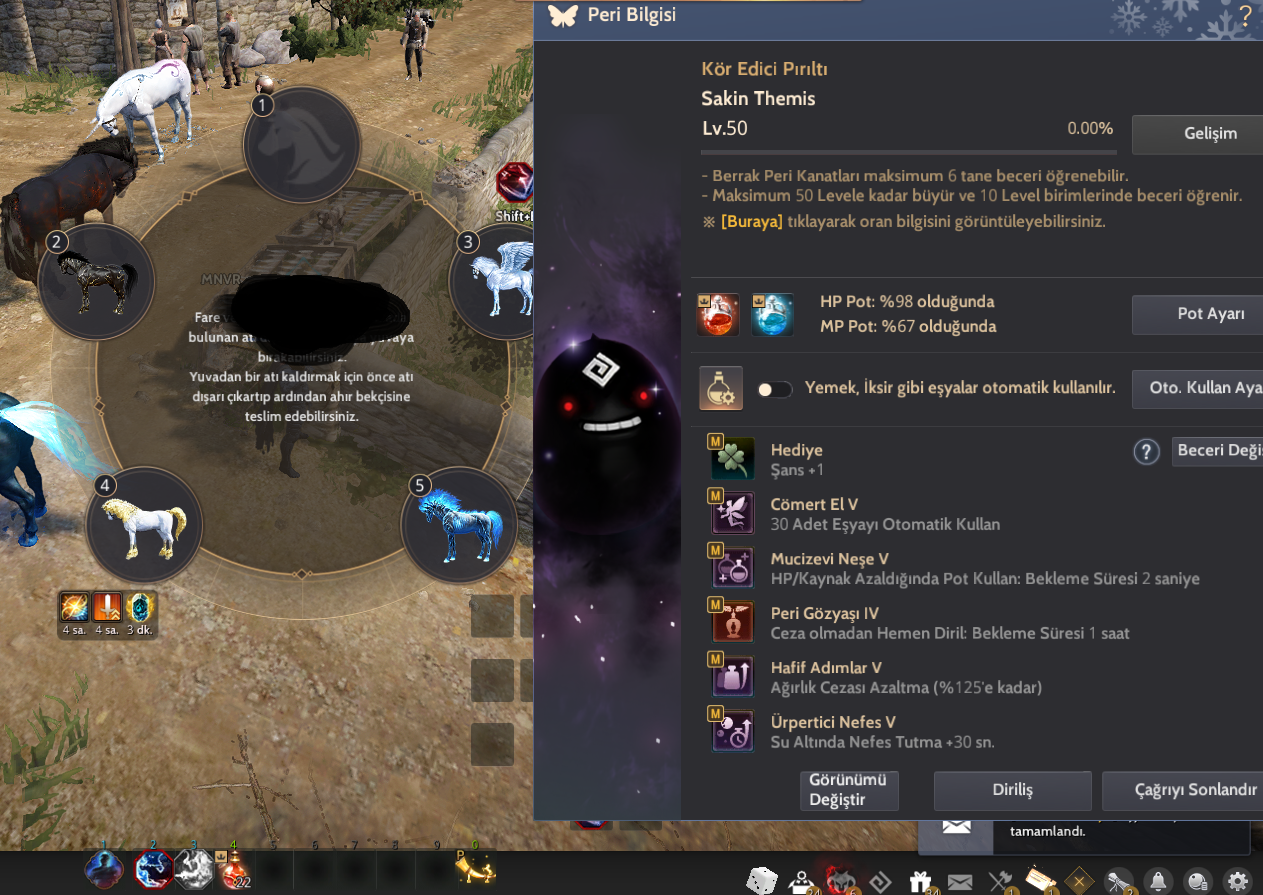The height and width of the screenshot is (895, 1263).
Task: Select the Cömert El V skill icon
Action: 732,514
